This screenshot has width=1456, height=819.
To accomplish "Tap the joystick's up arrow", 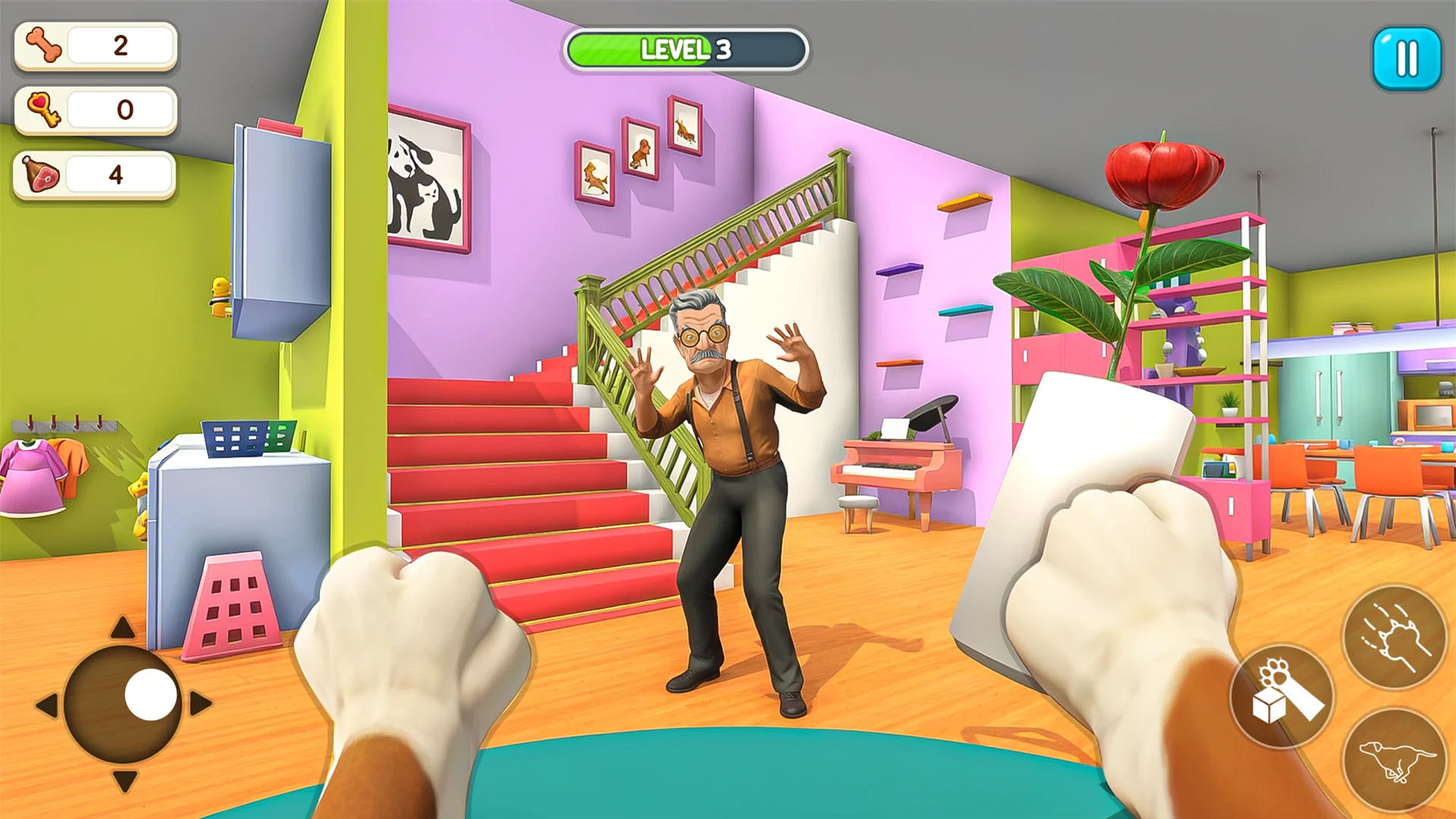I will pos(123,628).
